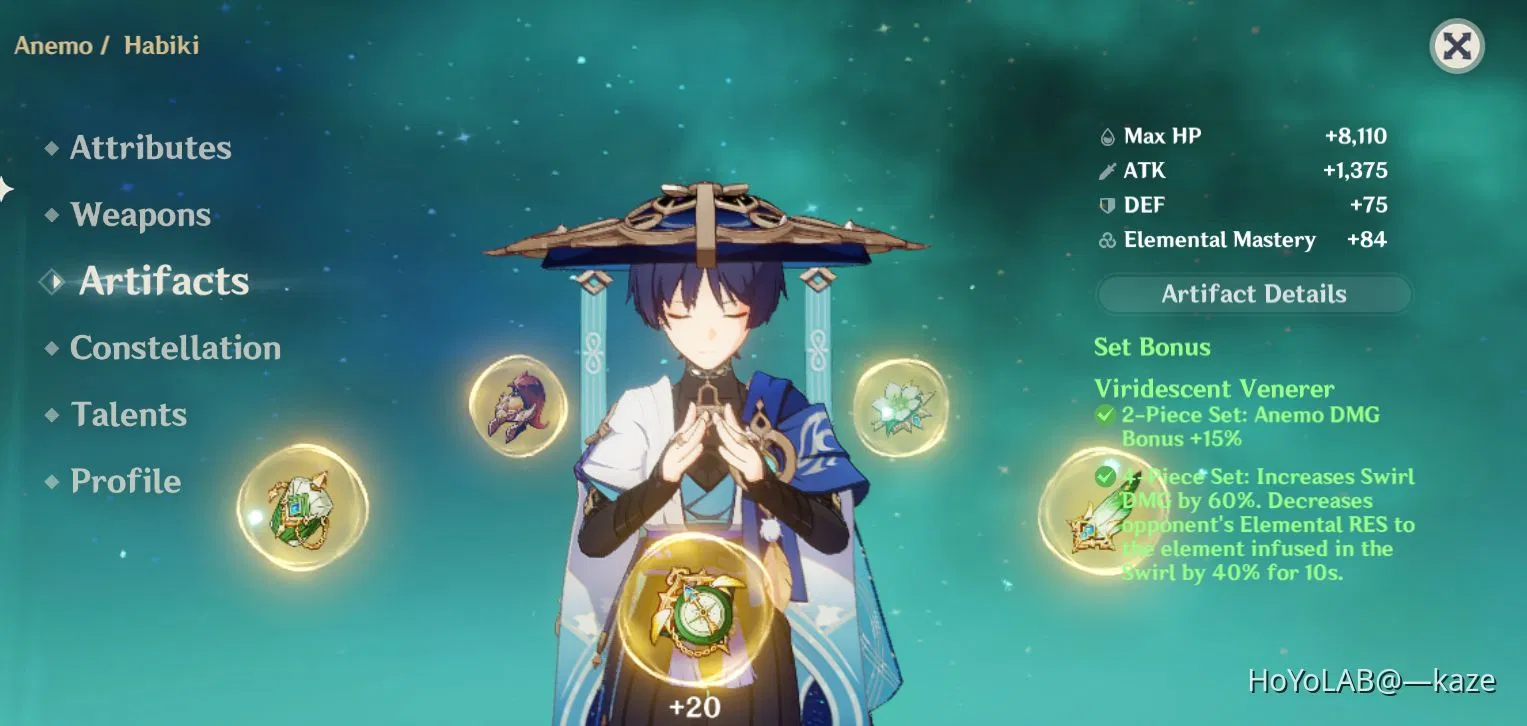Click the Elemental Mastery stat icon
This screenshot has height=726, width=1527.
[1107, 240]
